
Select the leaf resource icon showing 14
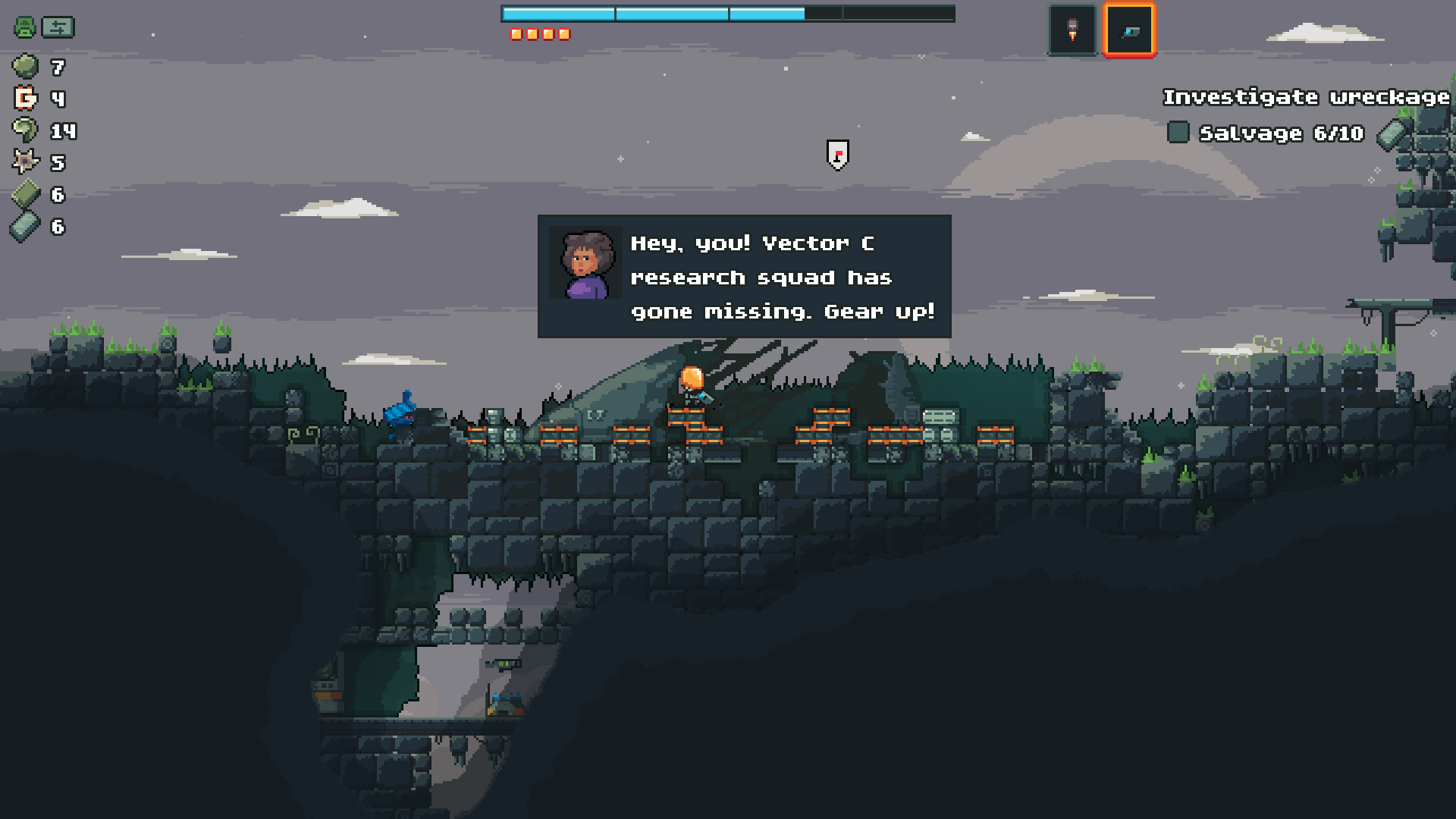24,130
